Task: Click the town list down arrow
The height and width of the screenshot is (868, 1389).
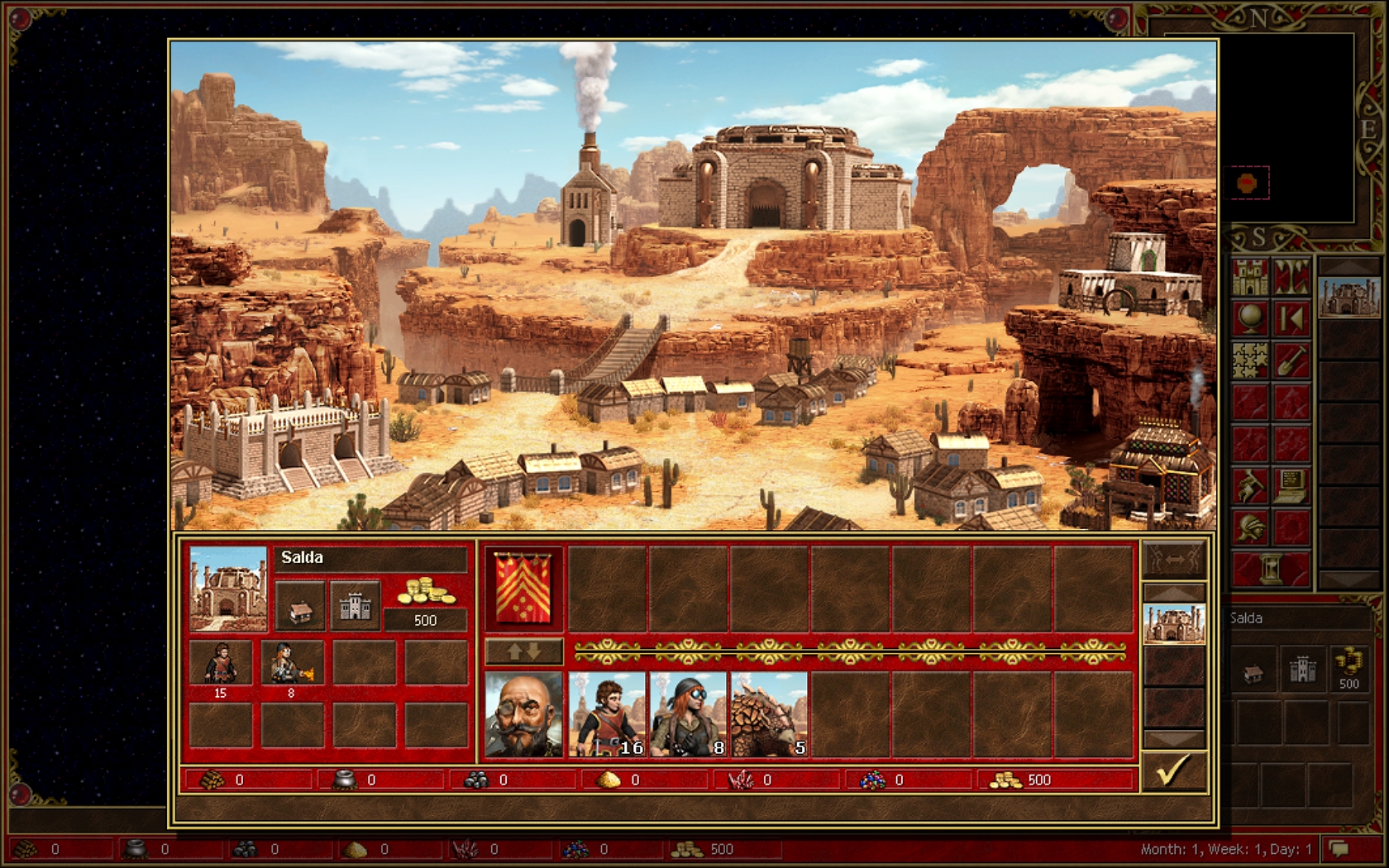Action: pos(1173,738)
